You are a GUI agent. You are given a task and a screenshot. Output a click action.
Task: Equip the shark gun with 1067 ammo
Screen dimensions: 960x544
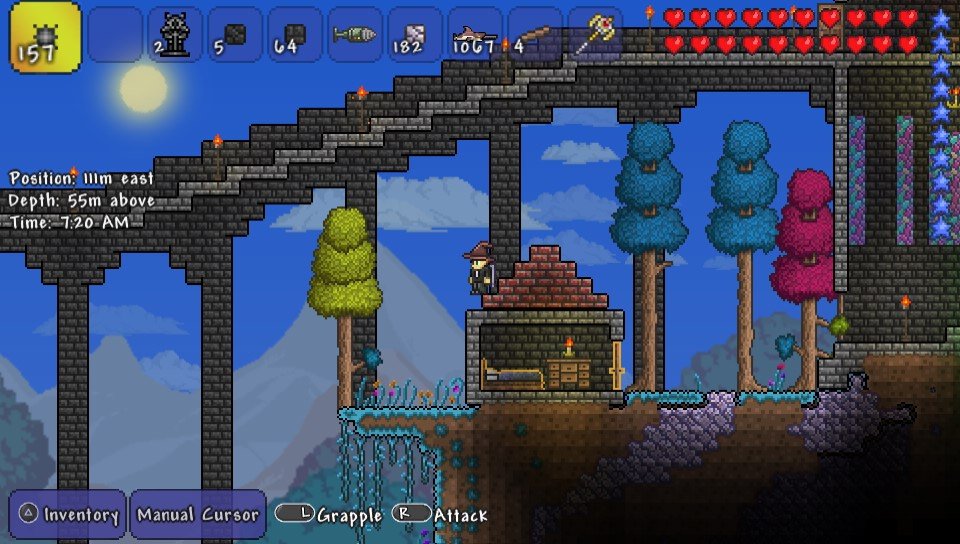point(474,35)
